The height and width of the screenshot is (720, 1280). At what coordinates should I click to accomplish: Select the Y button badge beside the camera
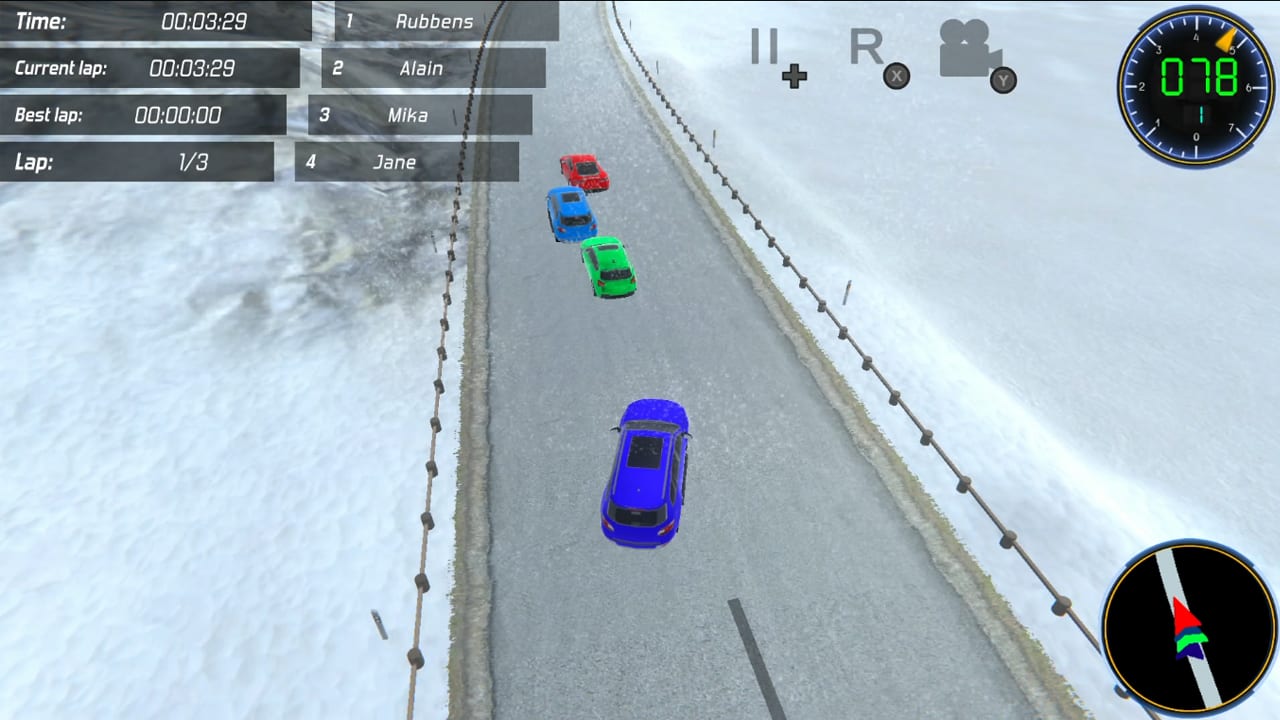[x=1003, y=81]
